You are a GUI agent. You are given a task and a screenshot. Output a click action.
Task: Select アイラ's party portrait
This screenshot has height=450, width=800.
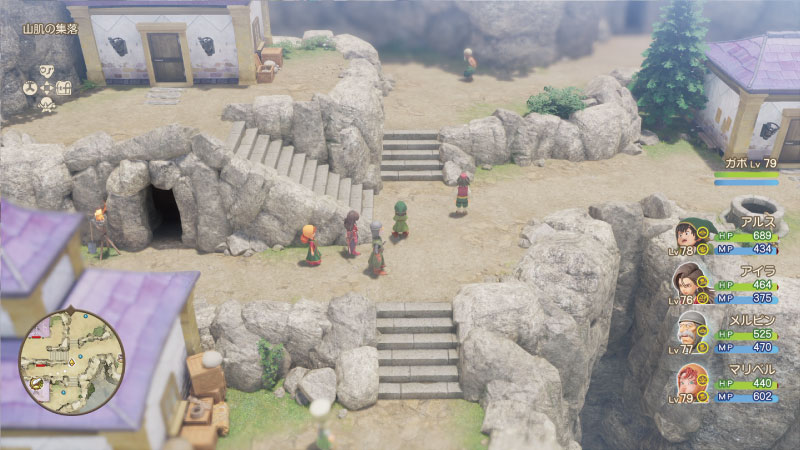[x=688, y=282]
